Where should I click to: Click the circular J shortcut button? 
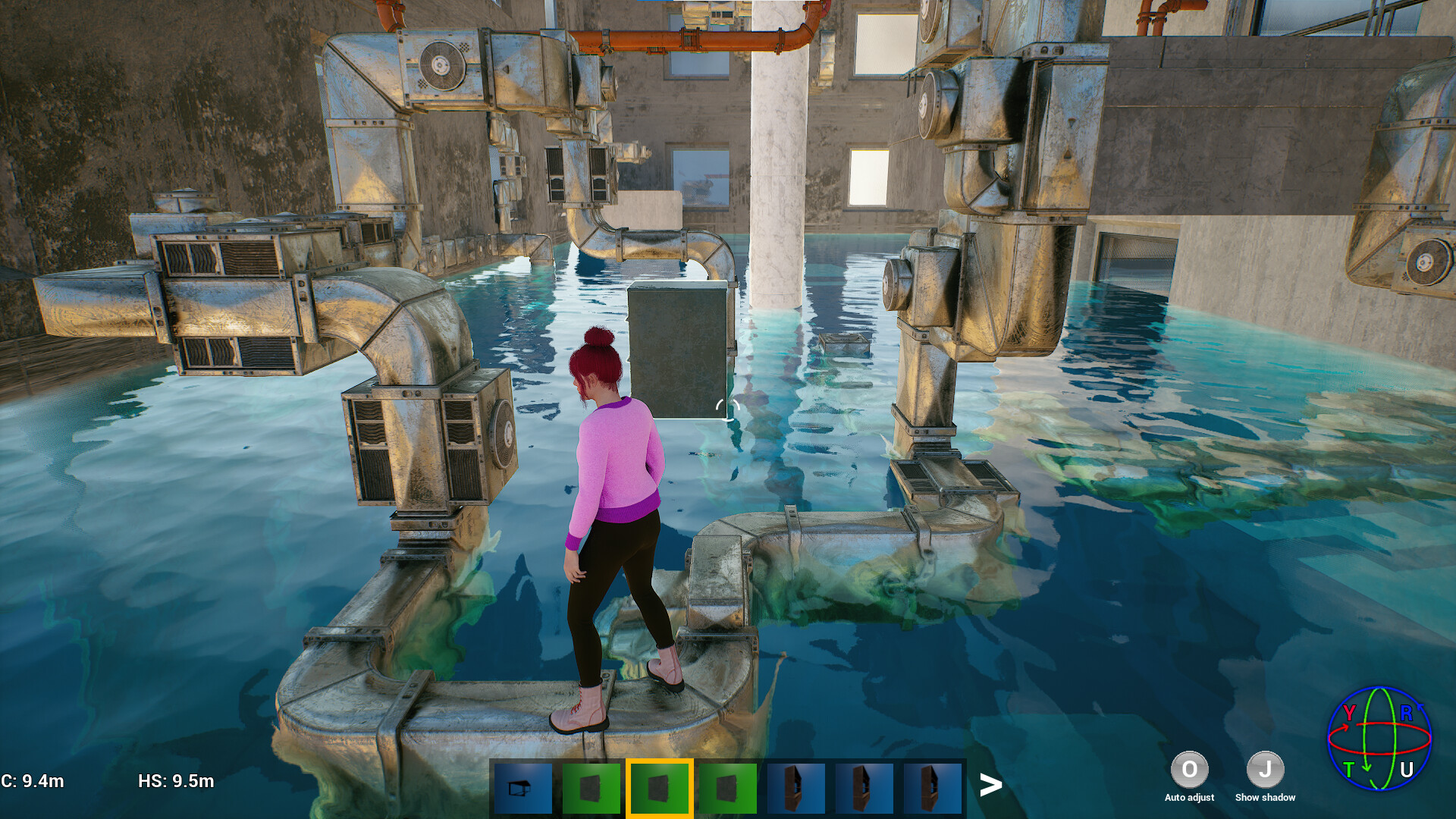(x=1264, y=769)
